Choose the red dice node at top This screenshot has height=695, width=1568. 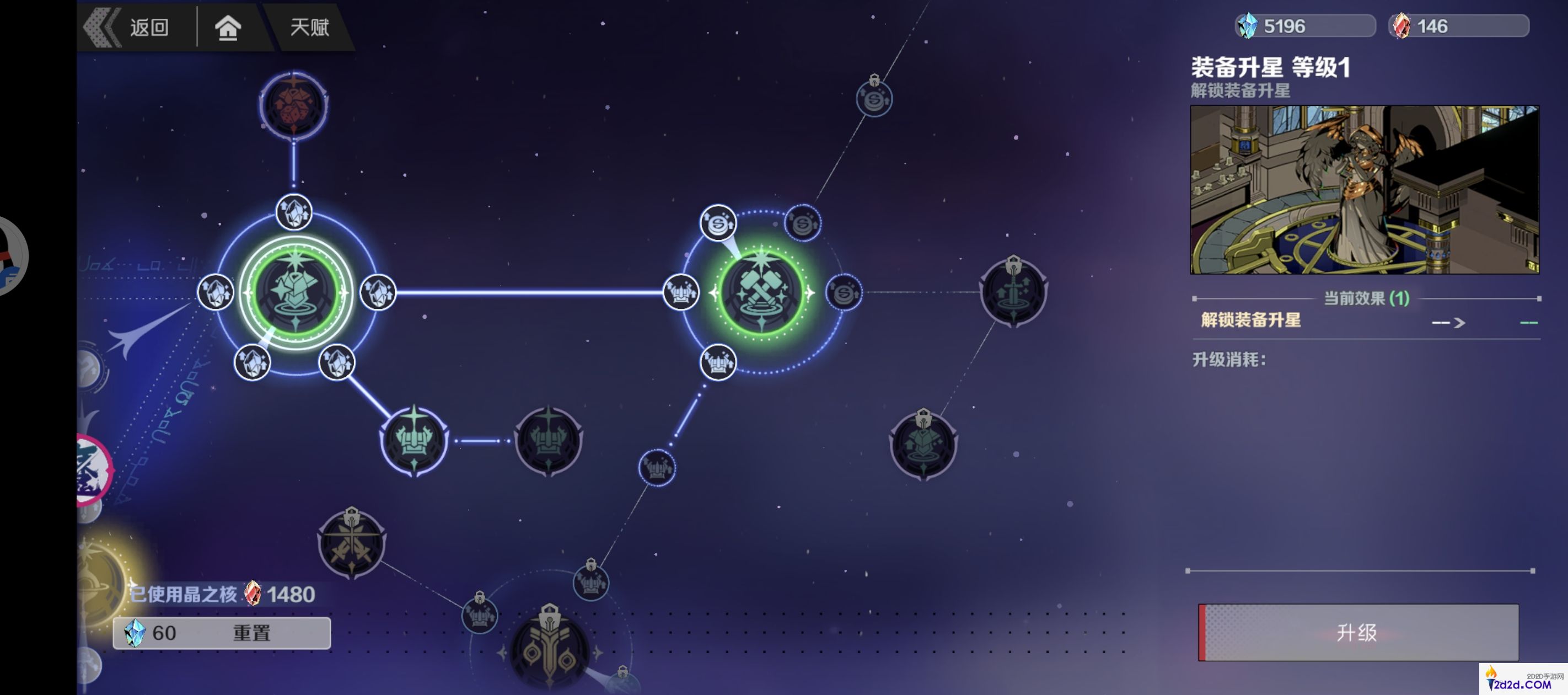tap(294, 105)
